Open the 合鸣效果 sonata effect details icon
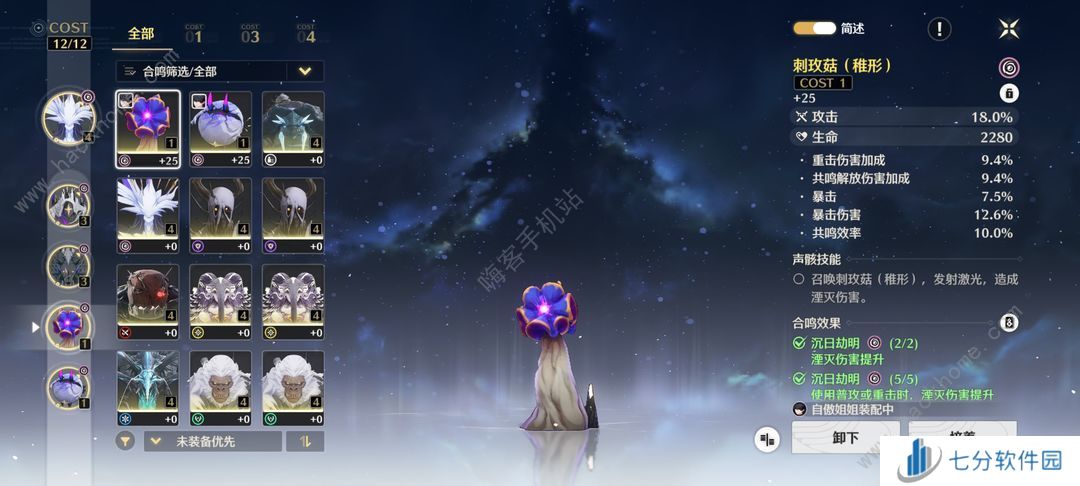The width and height of the screenshot is (1080, 486). tap(1009, 323)
